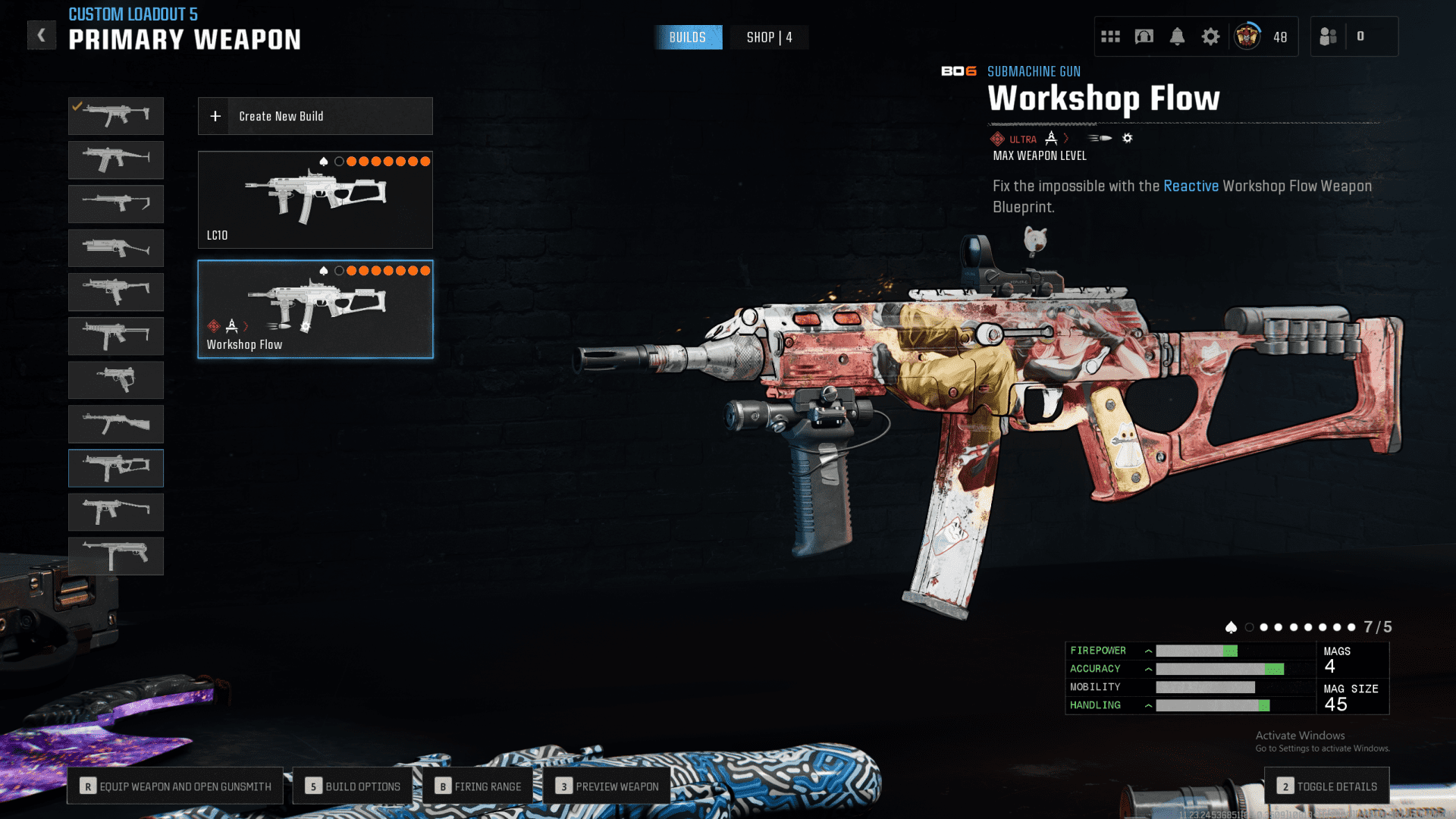Enter the Firing Range
Image resolution: width=1456 pixels, height=819 pixels.
pyautogui.click(x=478, y=786)
